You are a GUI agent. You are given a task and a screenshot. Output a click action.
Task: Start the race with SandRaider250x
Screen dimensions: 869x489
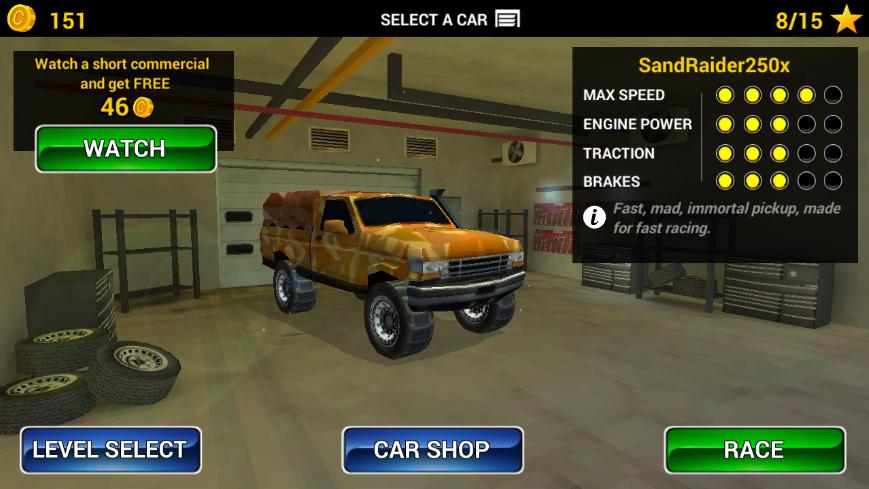pos(754,450)
